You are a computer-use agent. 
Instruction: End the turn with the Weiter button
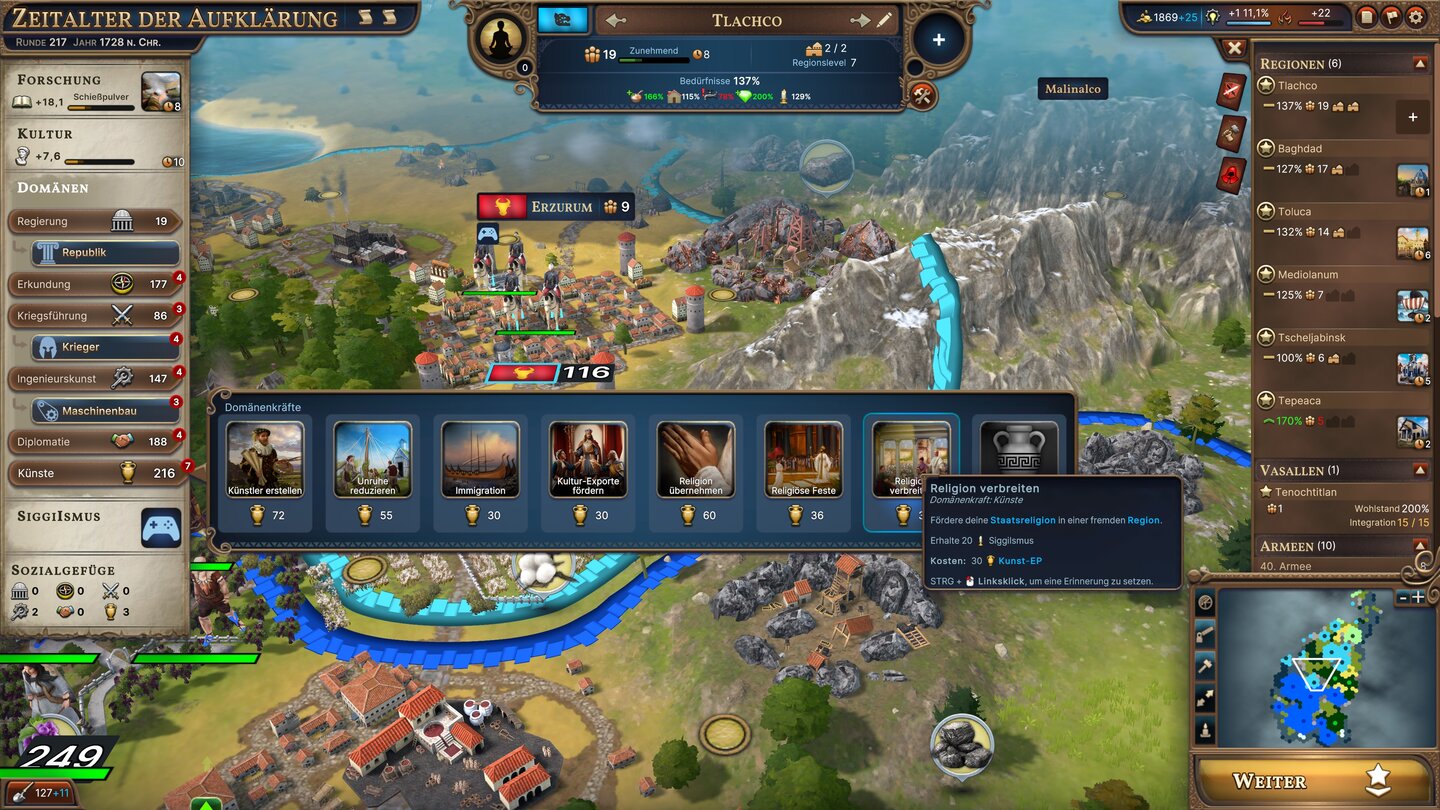(1311, 781)
